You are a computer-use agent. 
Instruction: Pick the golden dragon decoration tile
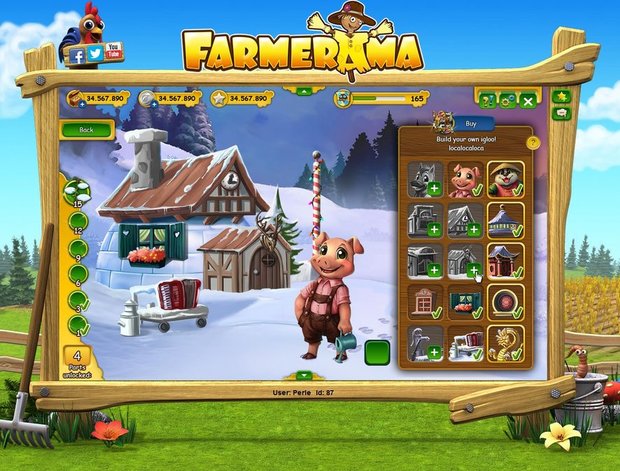pyautogui.click(x=506, y=343)
